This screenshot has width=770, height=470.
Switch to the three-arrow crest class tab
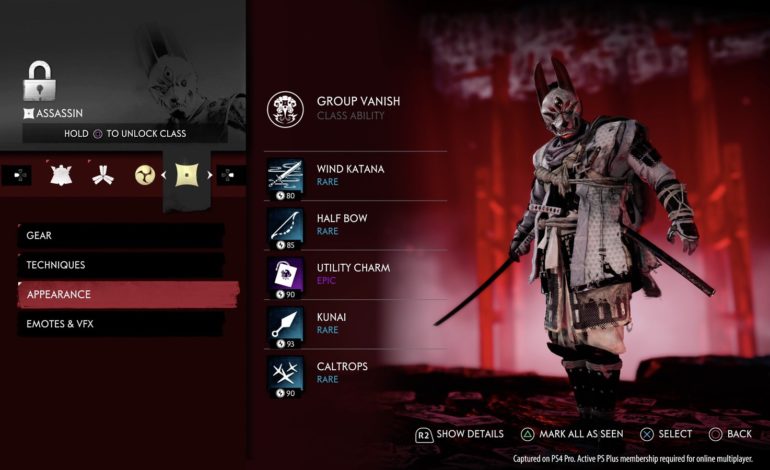pos(103,176)
